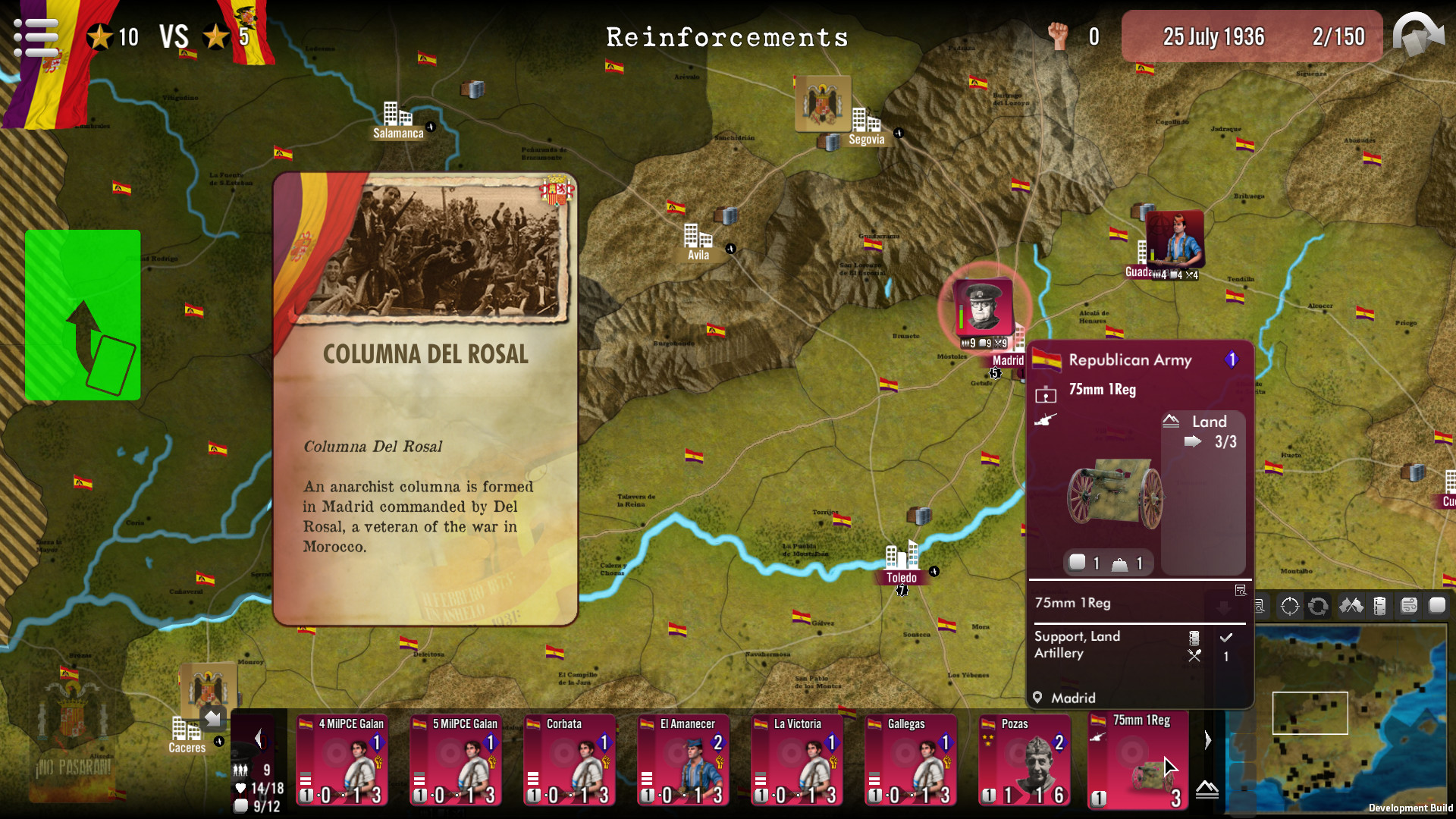Toggle the wind pages icon beside the minimap

coord(1410,606)
